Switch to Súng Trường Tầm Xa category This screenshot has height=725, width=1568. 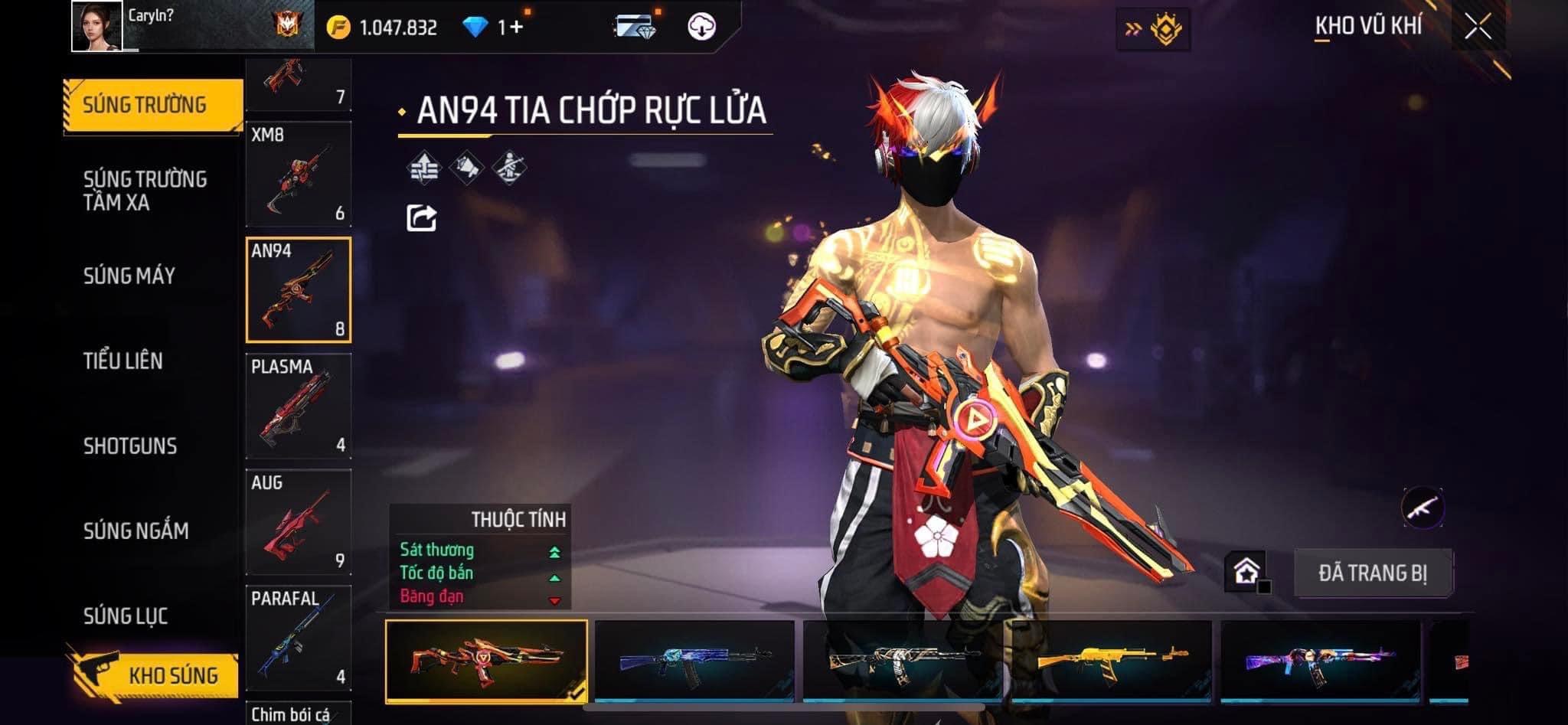click(145, 191)
